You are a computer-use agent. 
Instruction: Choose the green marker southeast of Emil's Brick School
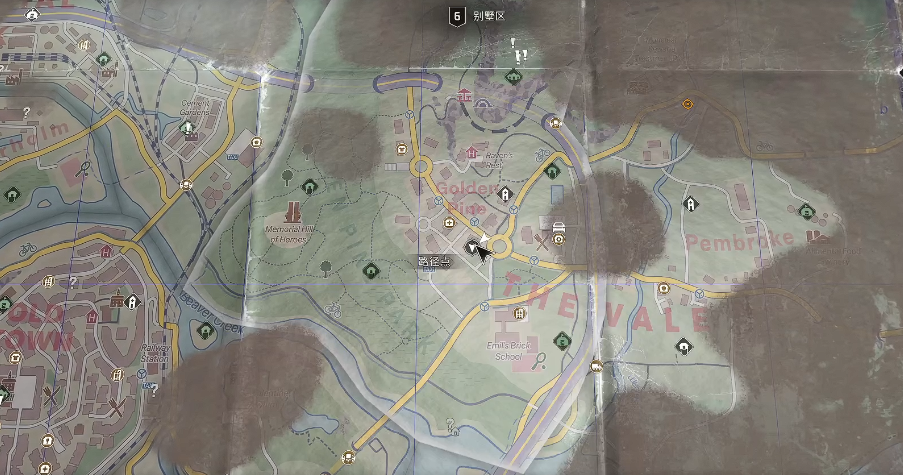(562, 340)
